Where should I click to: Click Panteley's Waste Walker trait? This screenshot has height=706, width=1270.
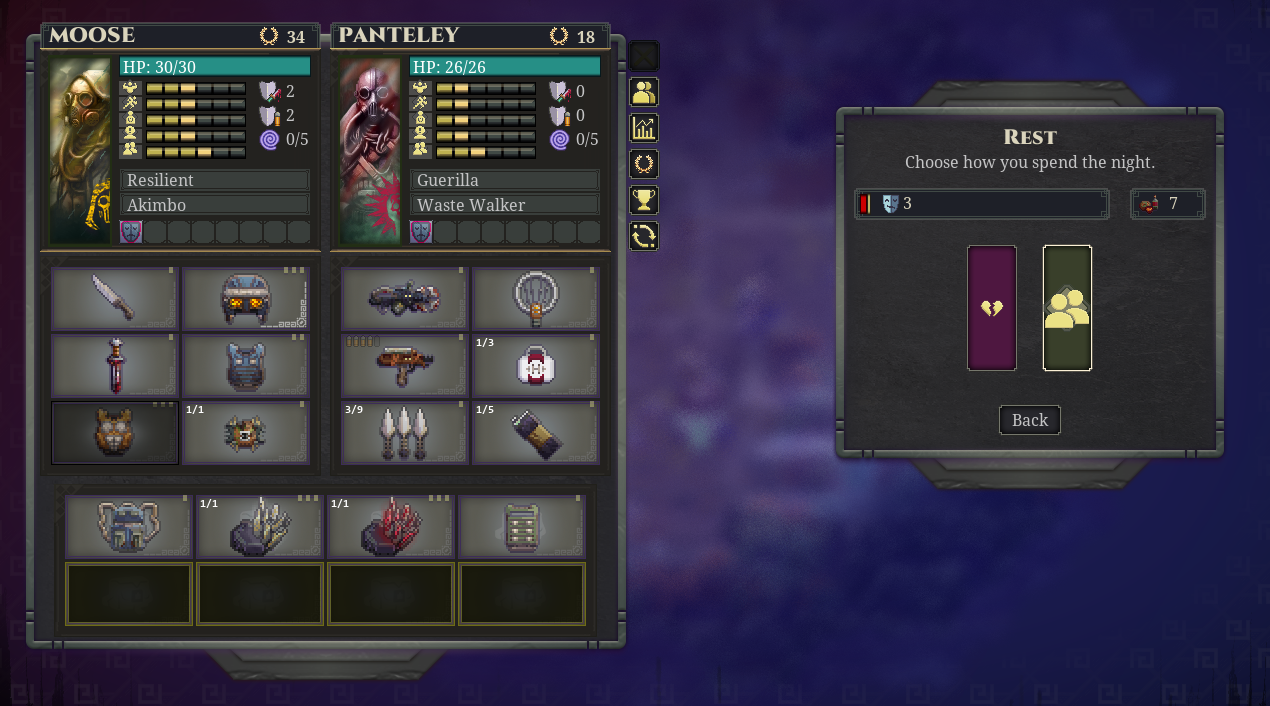pos(505,205)
